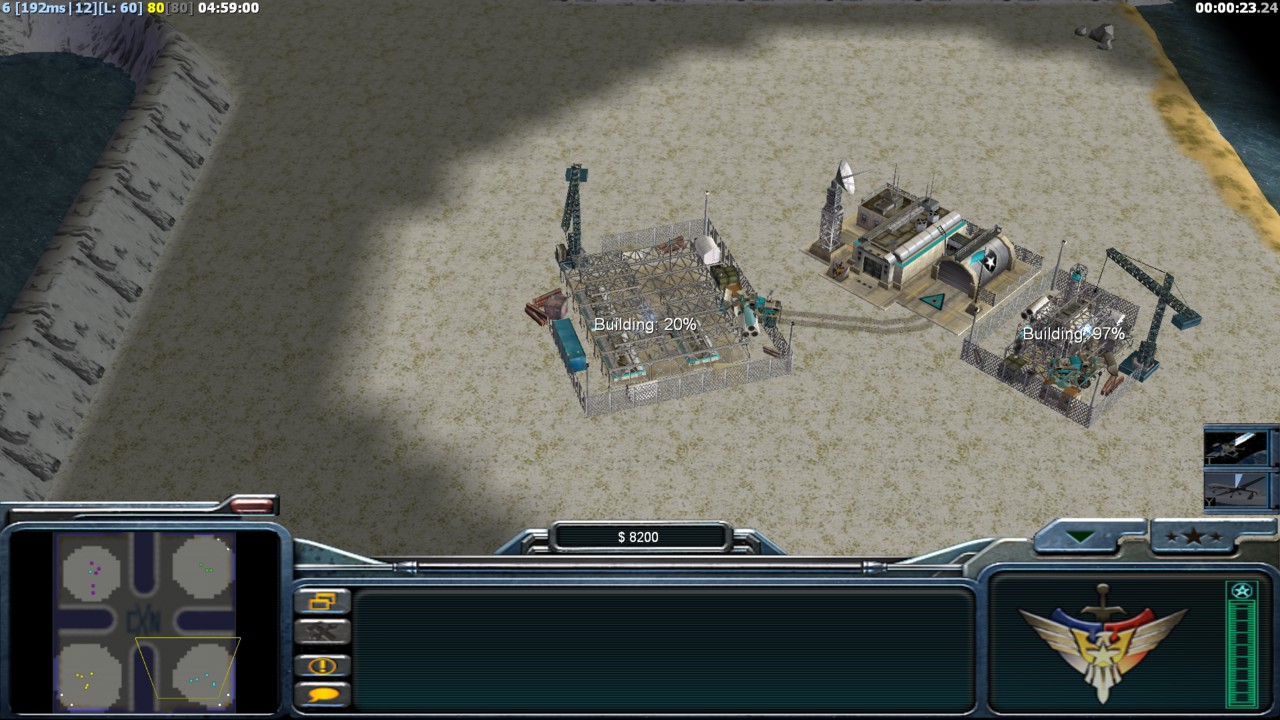This screenshot has height=720, width=1280.
Task: Open the diplomacy overlapping-windows button
Action: [323, 601]
